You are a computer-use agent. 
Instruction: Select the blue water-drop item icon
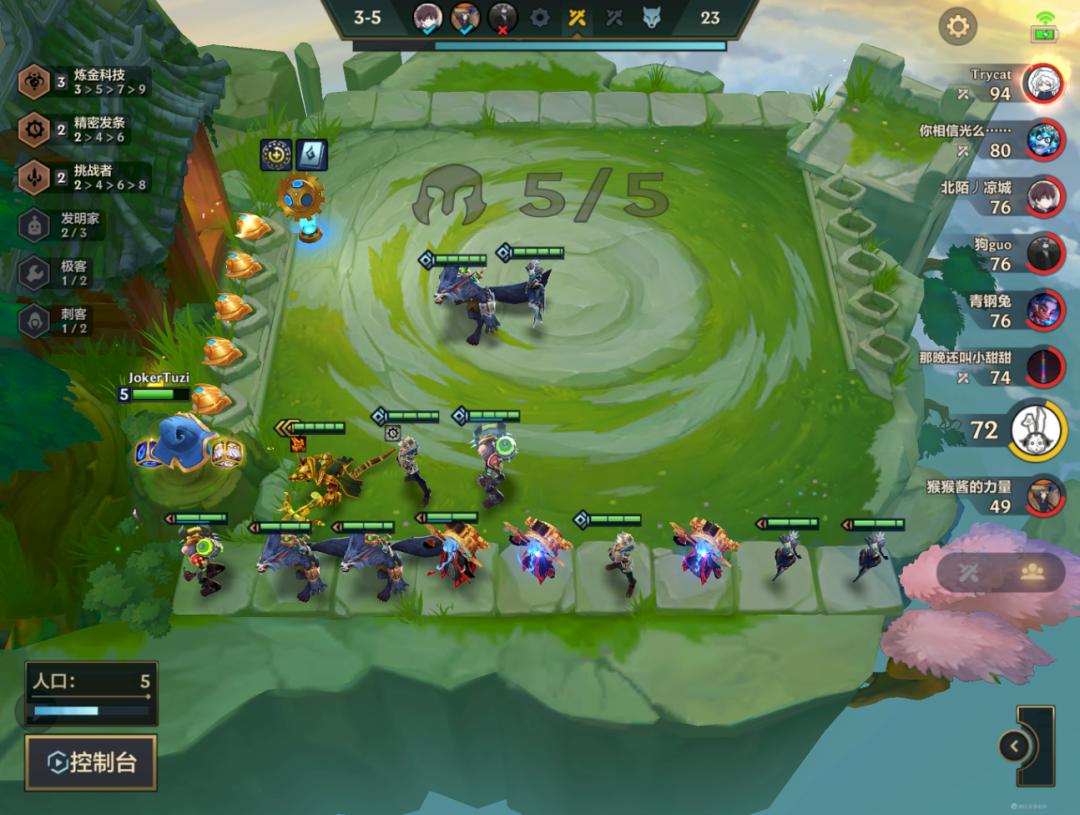tap(311, 155)
